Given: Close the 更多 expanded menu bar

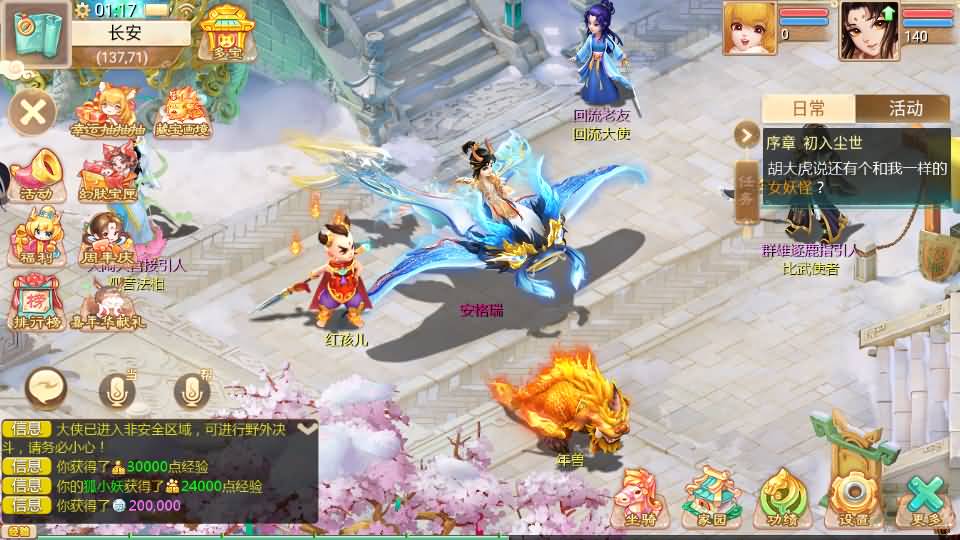Looking at the screenshot, I should [x=925, y=497].
